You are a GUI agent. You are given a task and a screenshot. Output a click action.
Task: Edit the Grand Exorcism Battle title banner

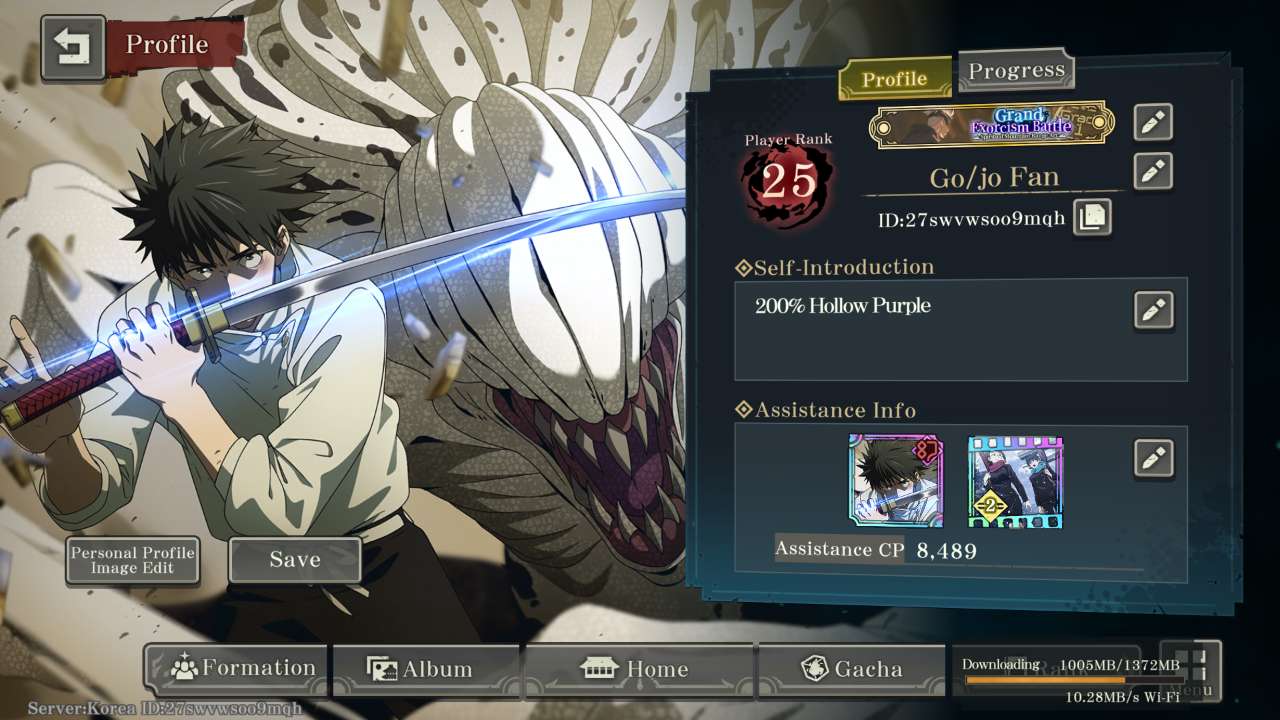click(1153, 122)
